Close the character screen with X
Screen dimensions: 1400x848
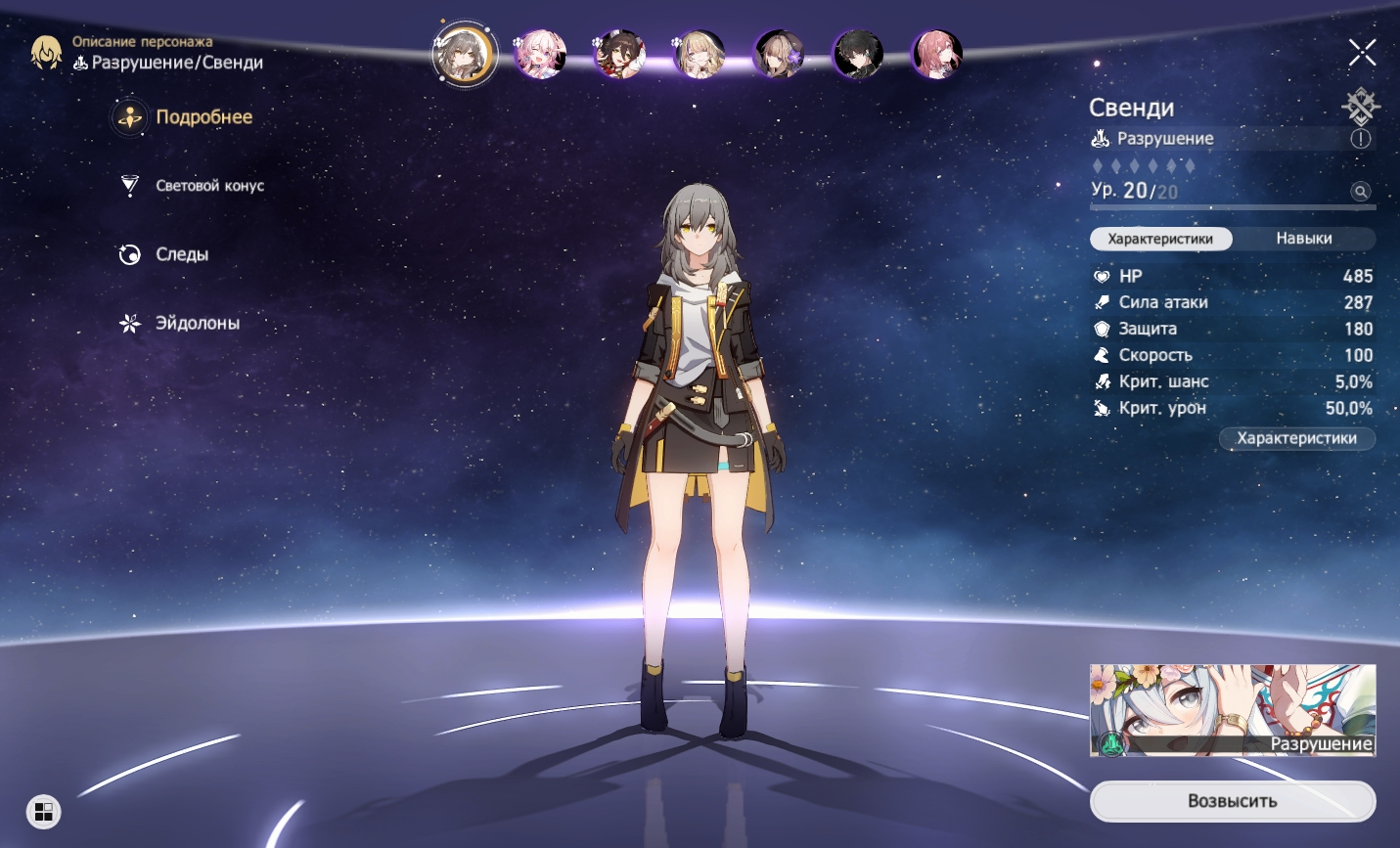pos(1362,52)
